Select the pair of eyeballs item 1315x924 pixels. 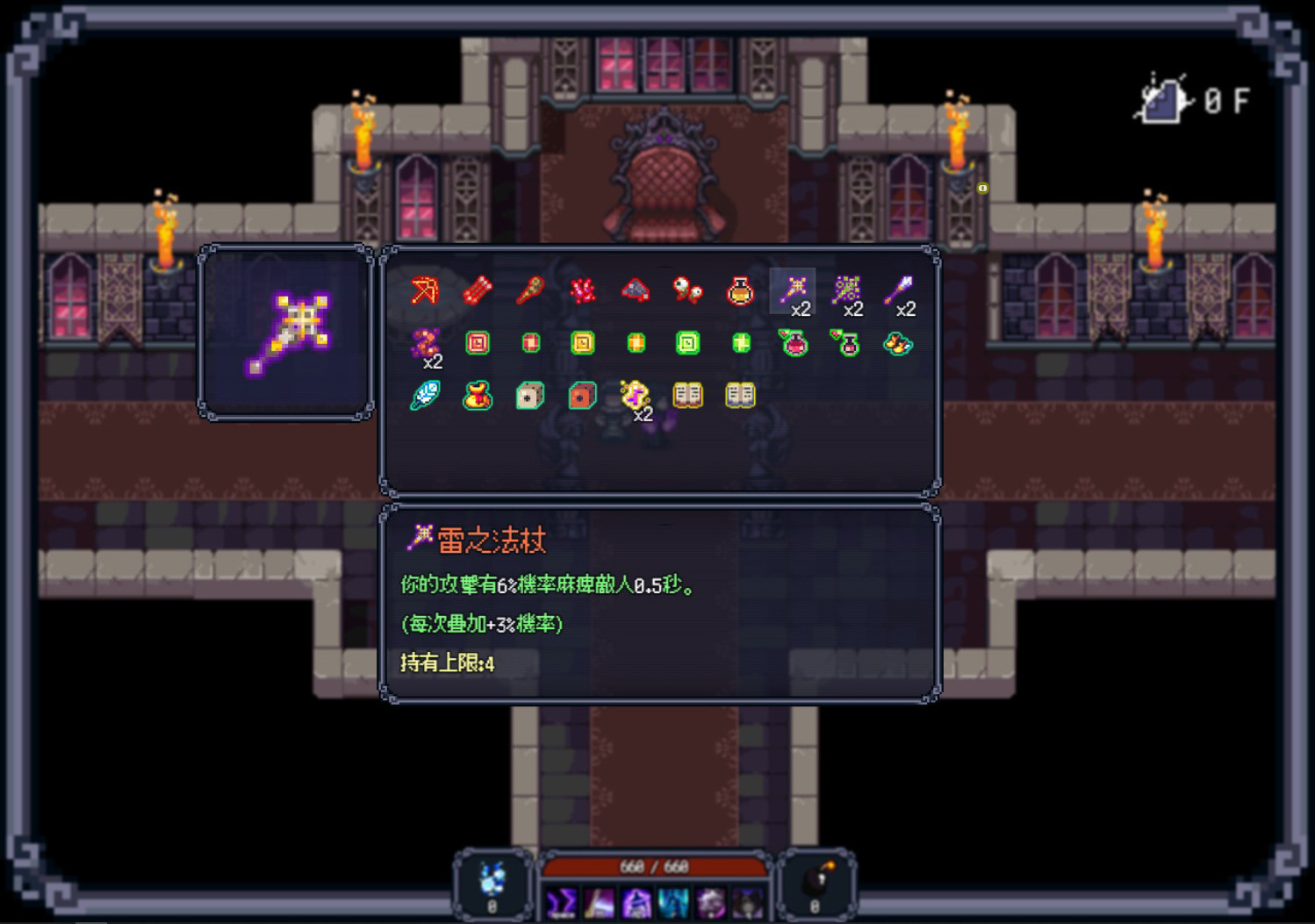(688, 291)
